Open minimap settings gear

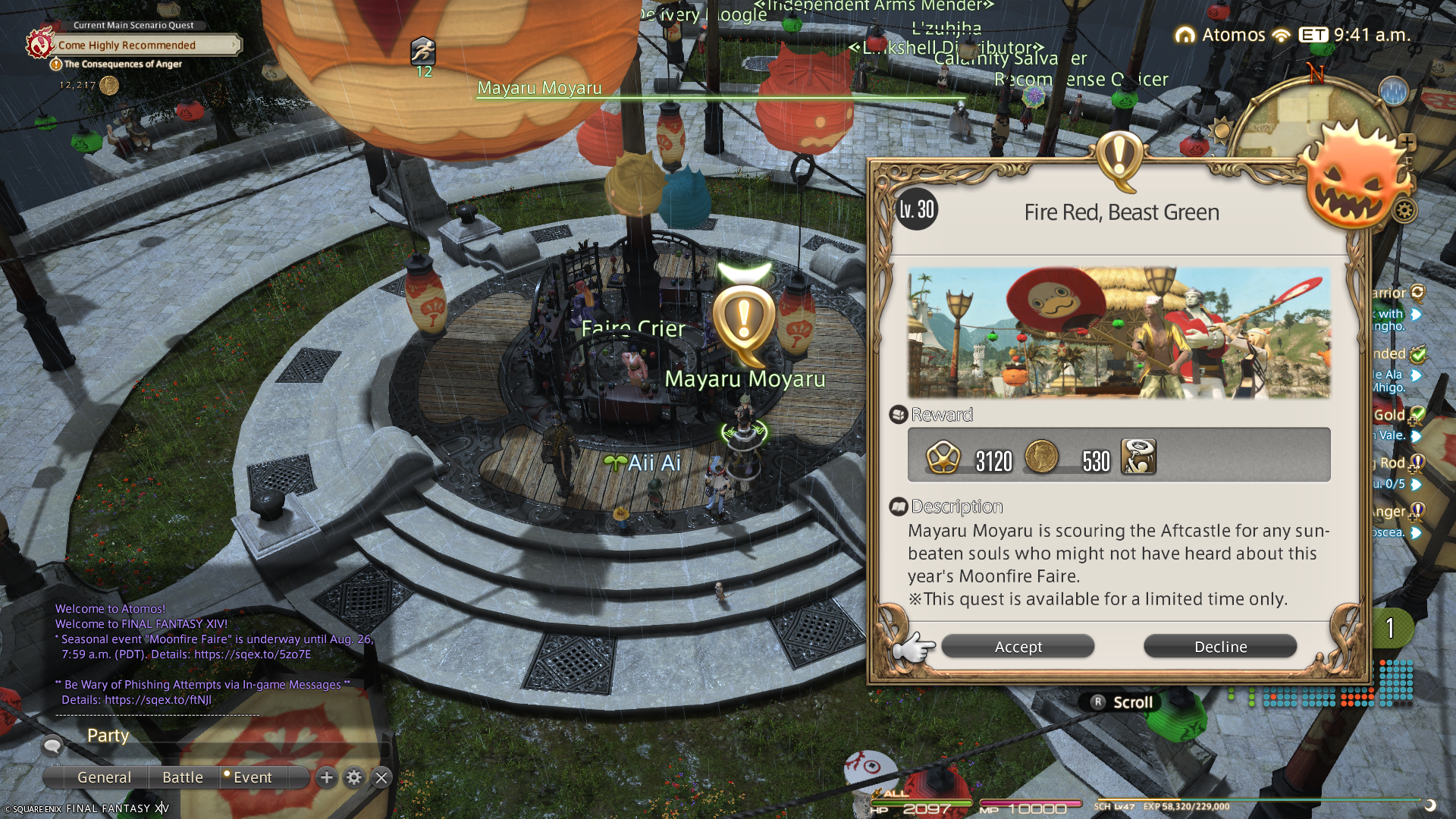click(x=1404, y=211)
